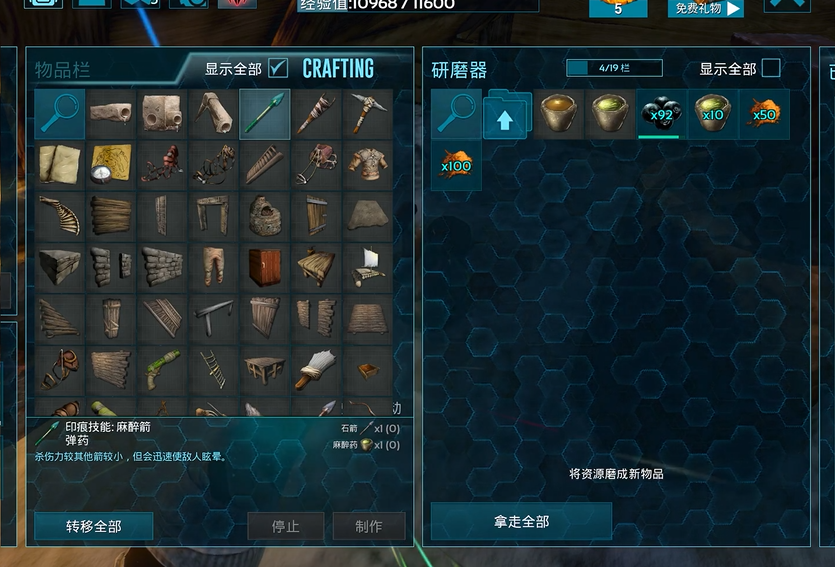
Task: Select the x100 orange powder stack
Action: (456, 165)
